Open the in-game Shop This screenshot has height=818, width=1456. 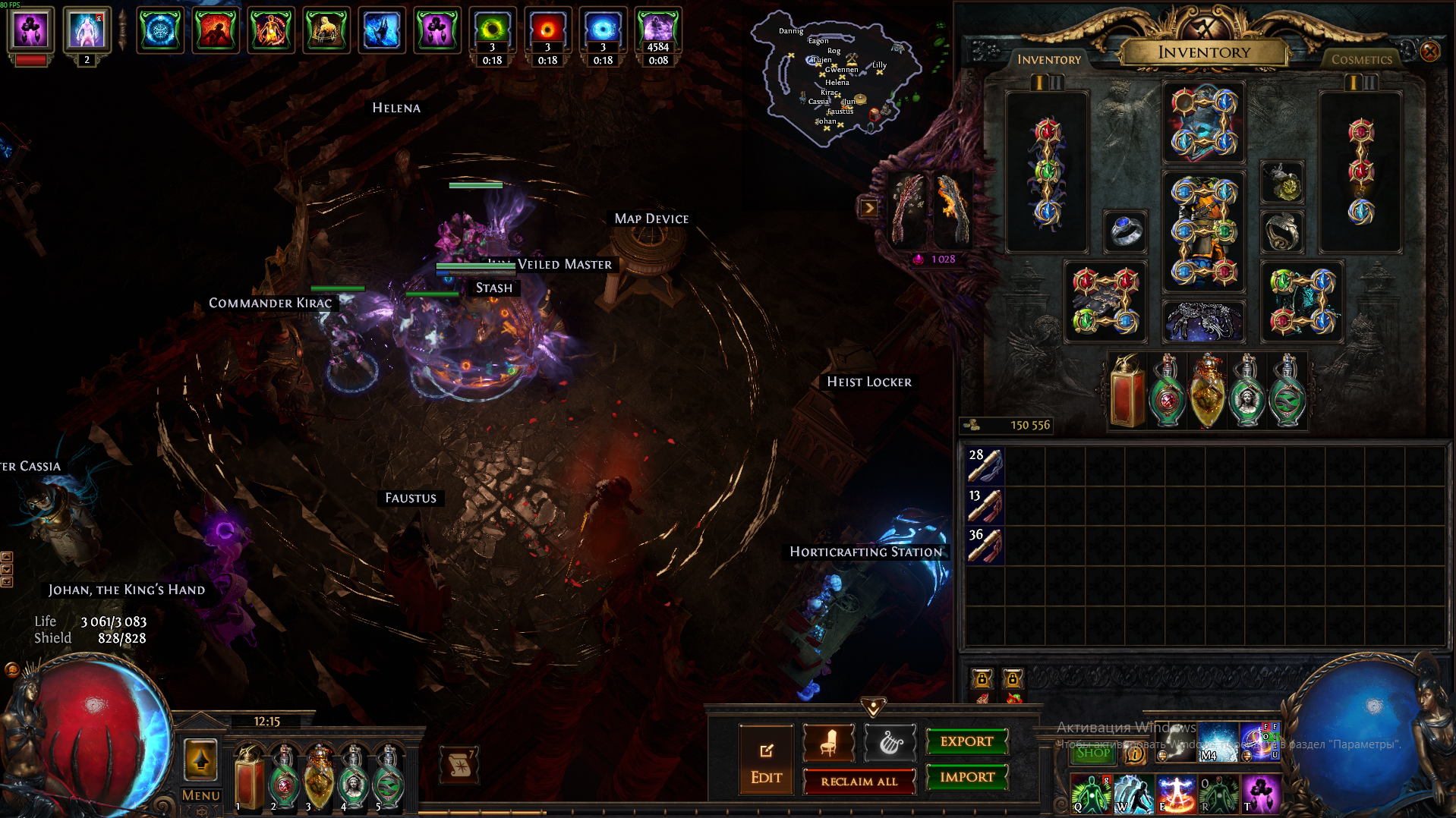pyautogui.click(x=1092, y=753)
